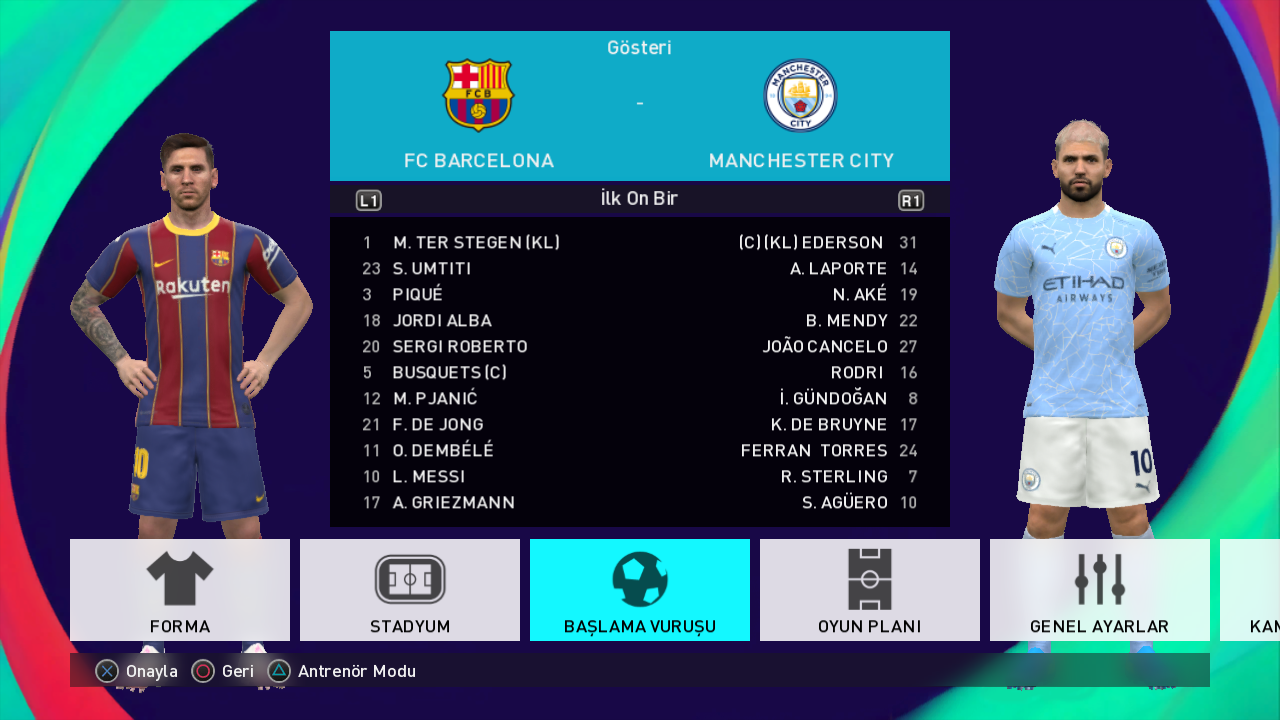Screen dimensions: 1280x720
Task: Open Genel Ayarlar general settings
Action: [x=1100, y=590]
